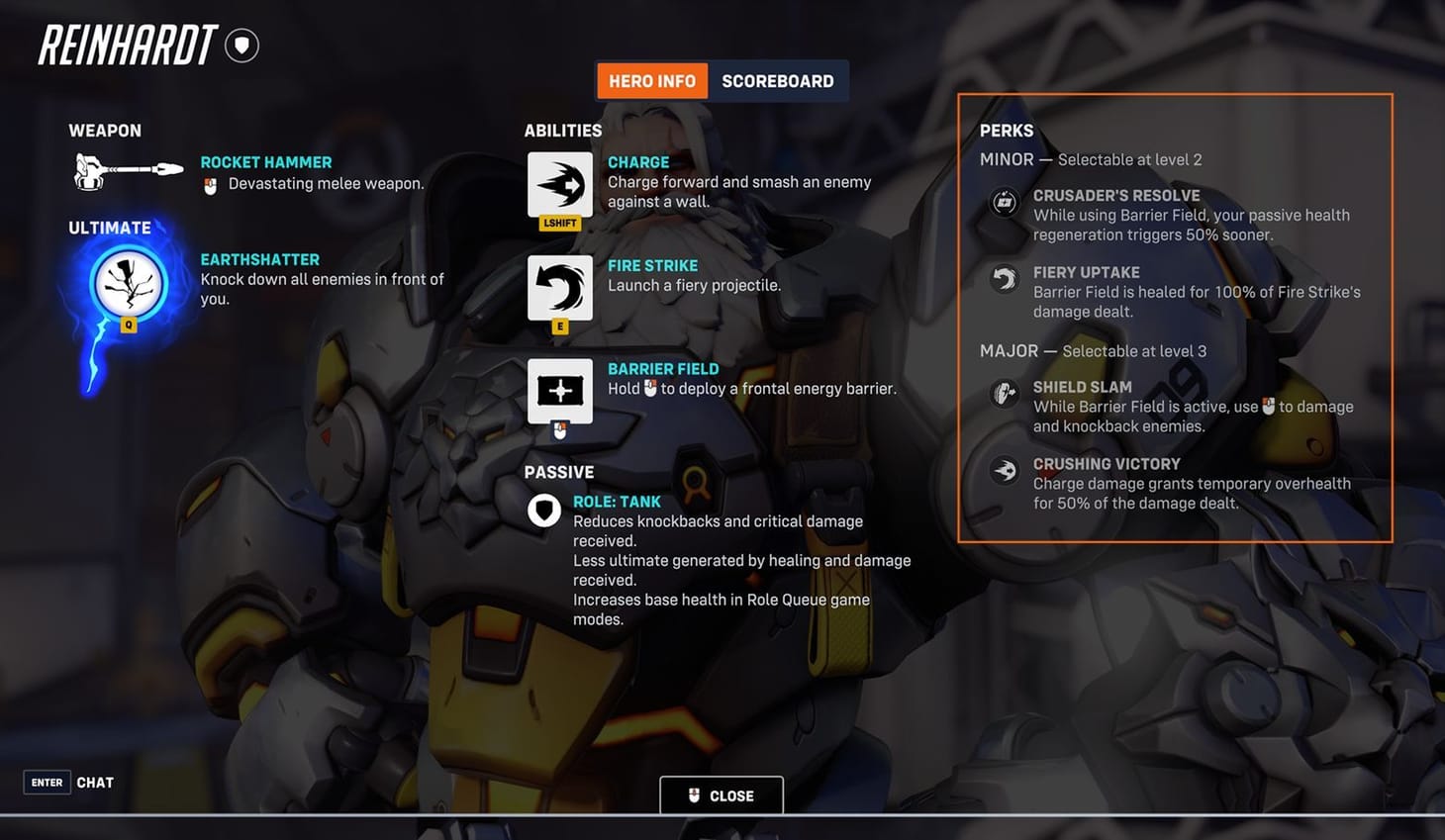This screenshot has height=840, width=1445.
Task: Expand the minor perks section
Action: [1009, 158]
